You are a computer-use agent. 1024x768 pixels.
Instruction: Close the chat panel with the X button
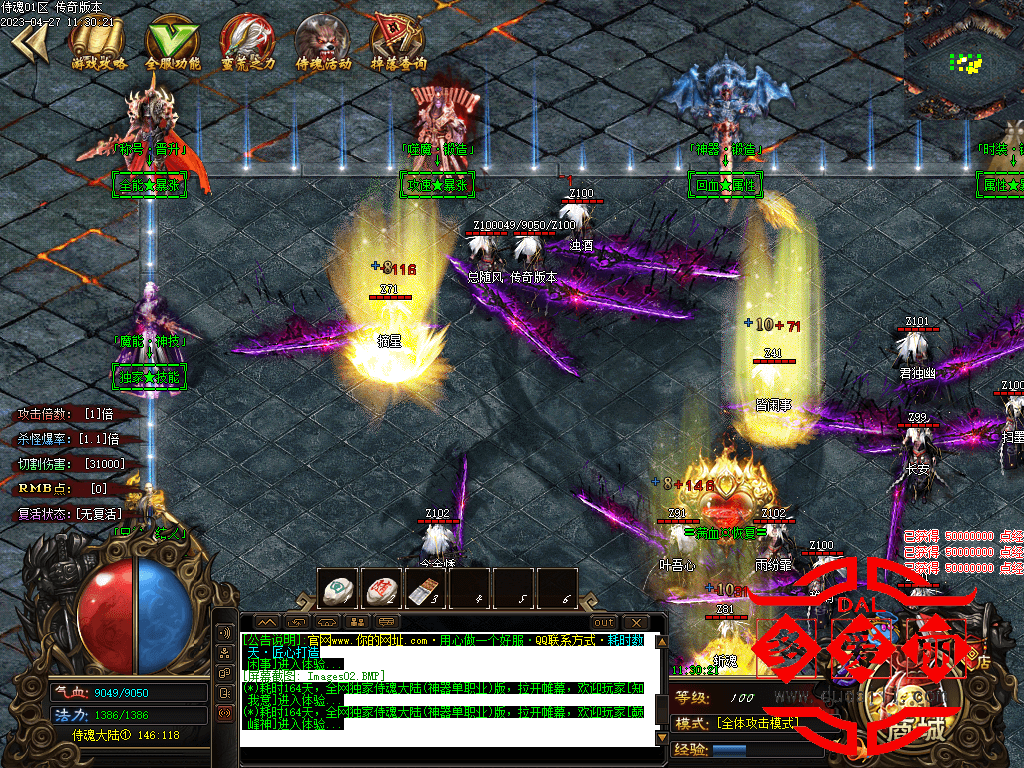click(x=635, y=622)
